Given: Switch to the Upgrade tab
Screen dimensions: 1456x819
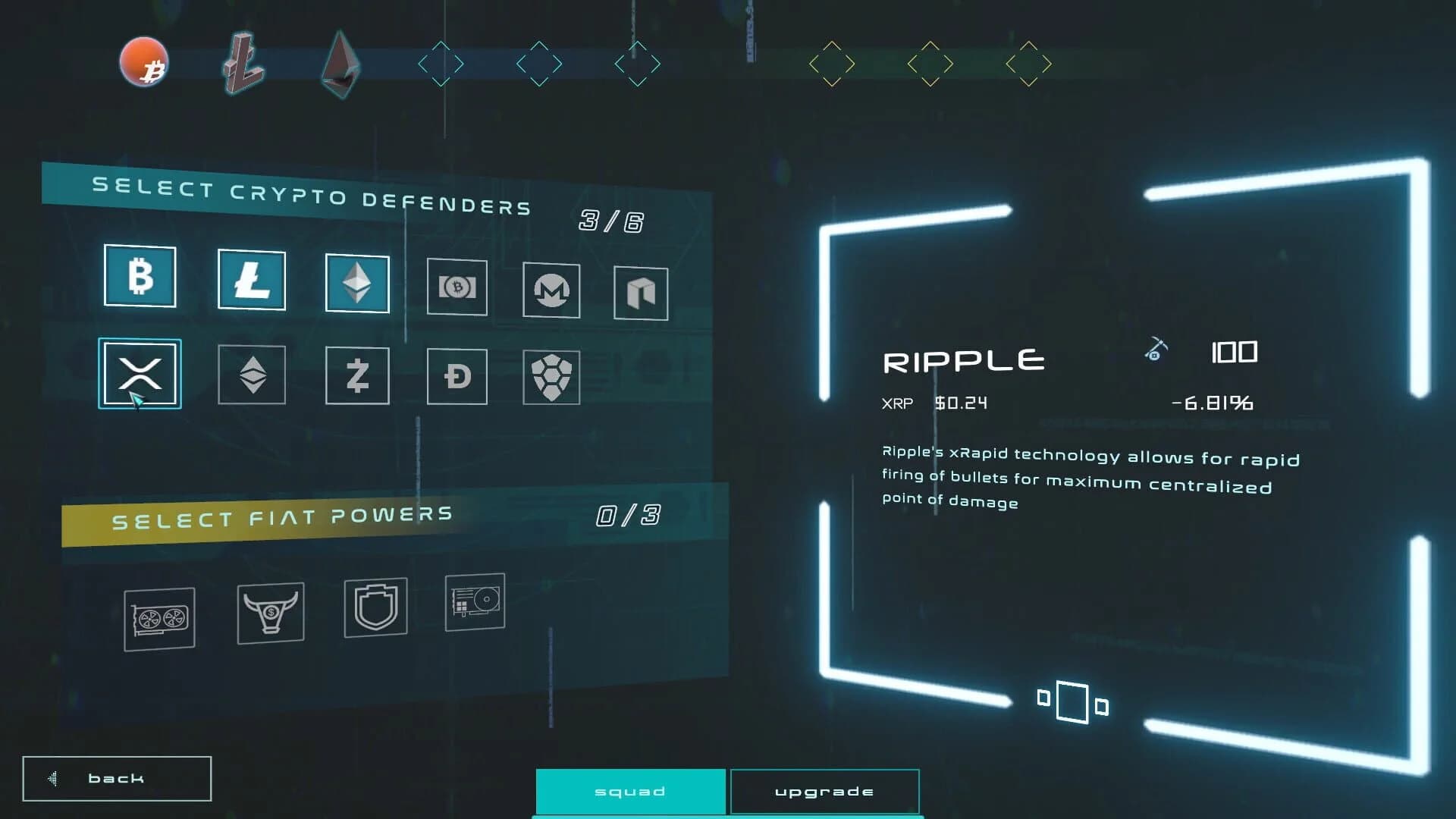Looking at the screenshot, I should point(824,791).
